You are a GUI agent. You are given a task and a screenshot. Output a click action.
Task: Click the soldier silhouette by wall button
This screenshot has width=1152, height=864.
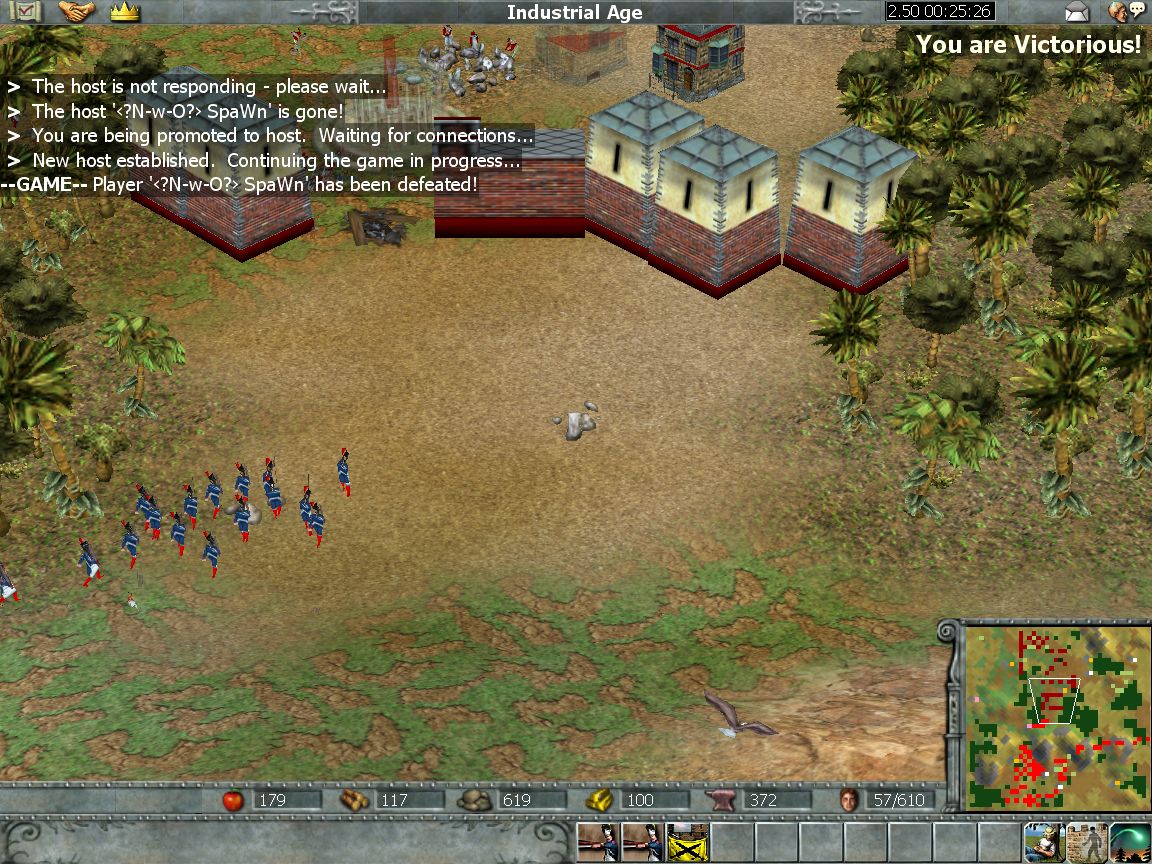(x=1086, y=843)
